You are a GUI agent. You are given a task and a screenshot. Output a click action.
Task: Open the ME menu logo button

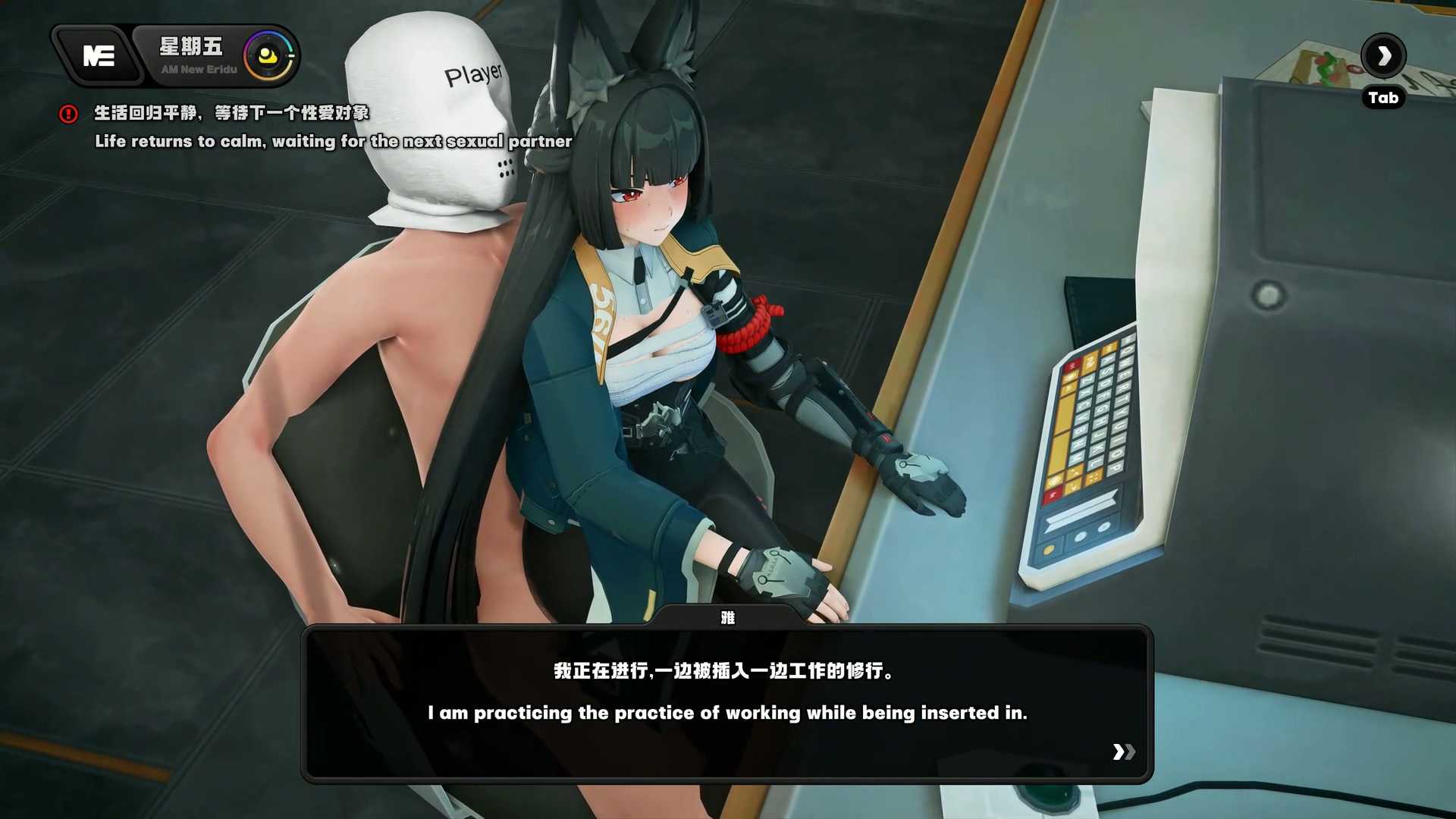pos(99,55)
